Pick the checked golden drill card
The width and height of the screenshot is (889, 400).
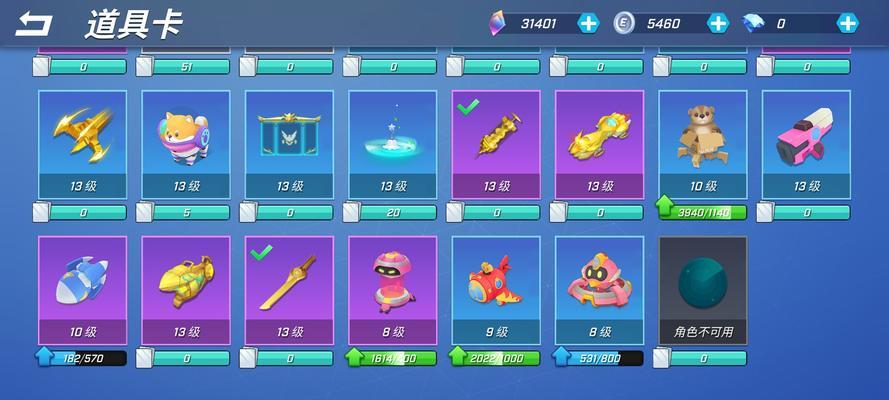pyautogui.click(x=496, y=144)
